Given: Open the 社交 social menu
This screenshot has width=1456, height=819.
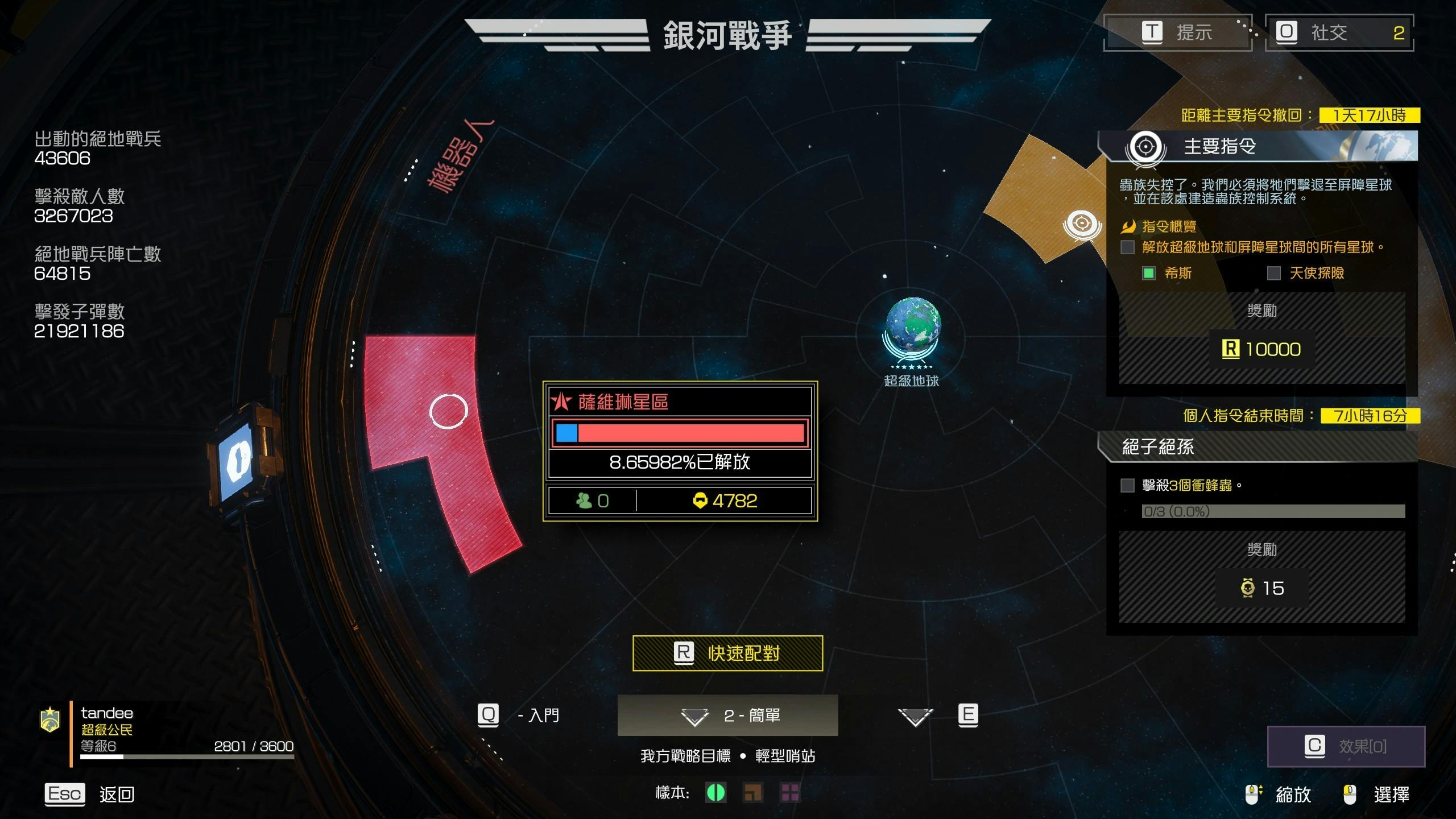Looking at the screenshot, I should (x=1339, y=32).
